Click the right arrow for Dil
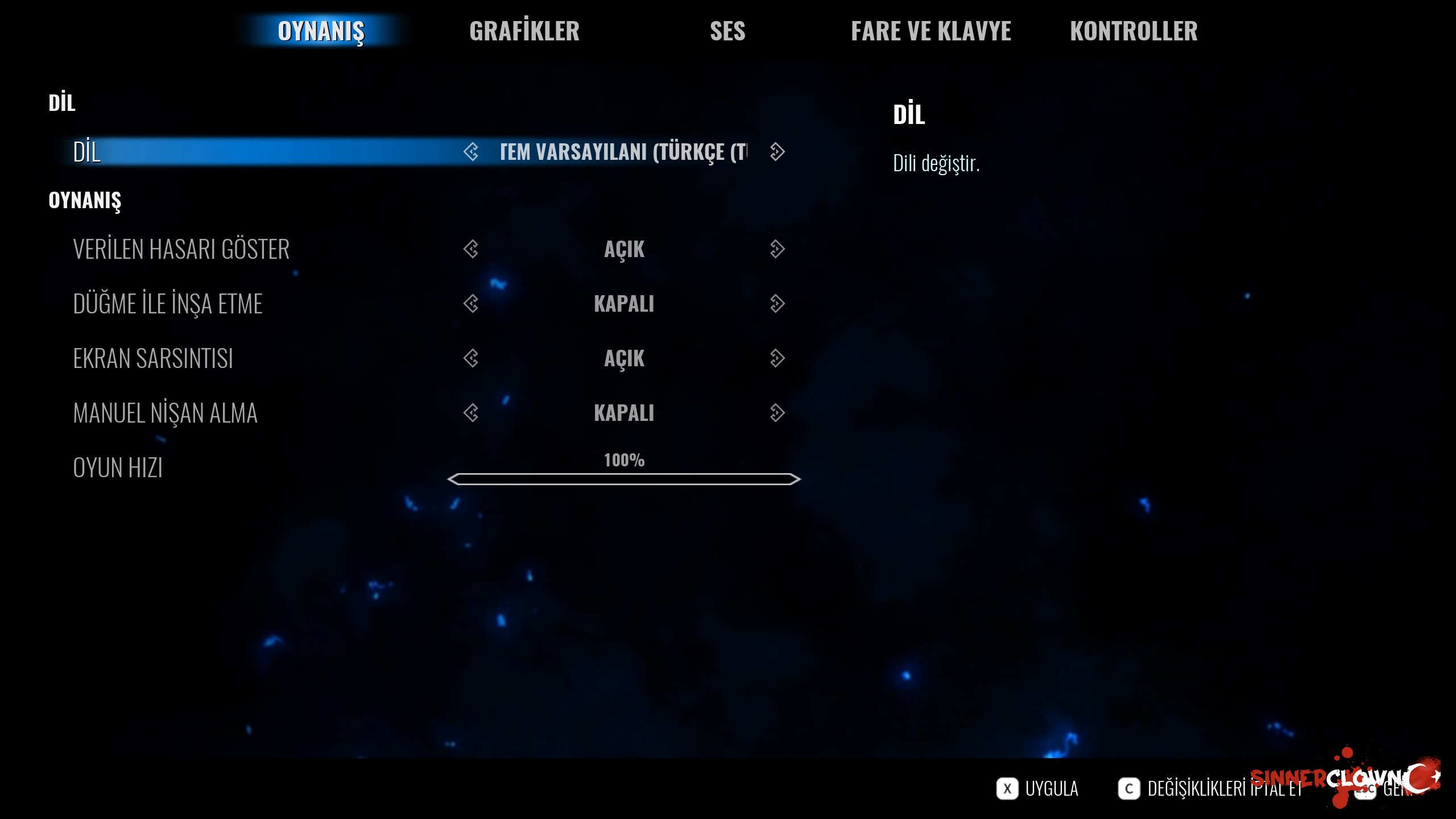Viewport: 1456px width, 819px height. pyautogui.click(x=777, y=152)
